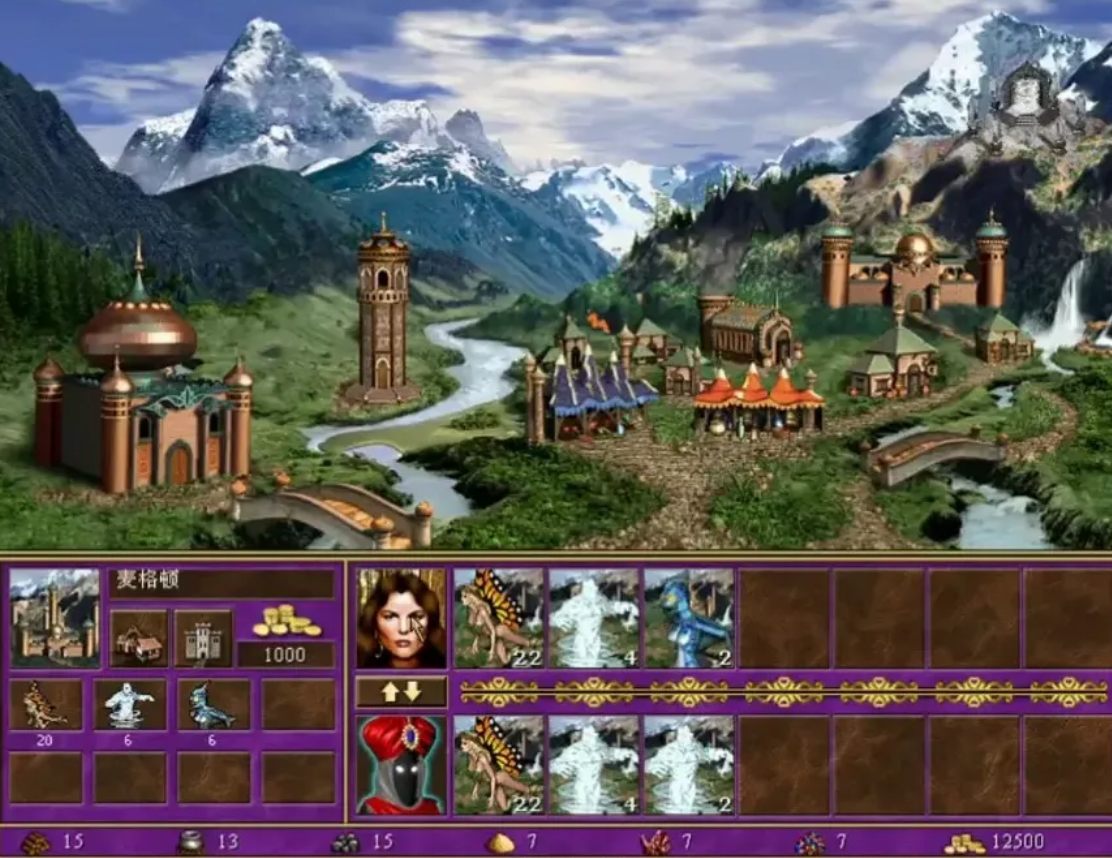Select the sprite stack beside the turbaned hero
The width and height of the screenshot is (1112, 858).
click(x=499, y=765)
